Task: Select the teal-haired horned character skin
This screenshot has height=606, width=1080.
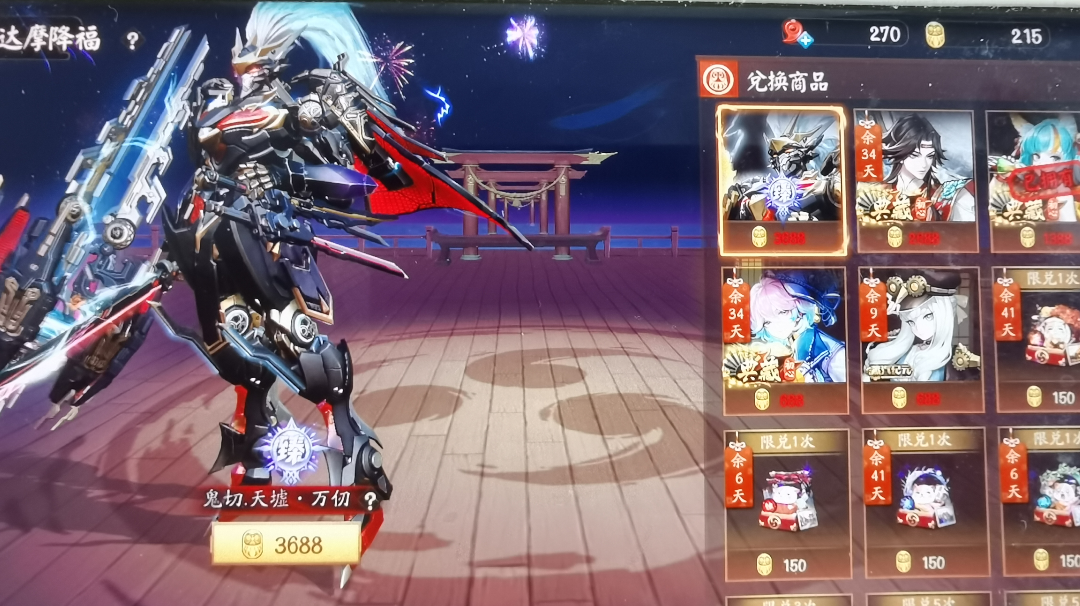Action: (1035, 179)
